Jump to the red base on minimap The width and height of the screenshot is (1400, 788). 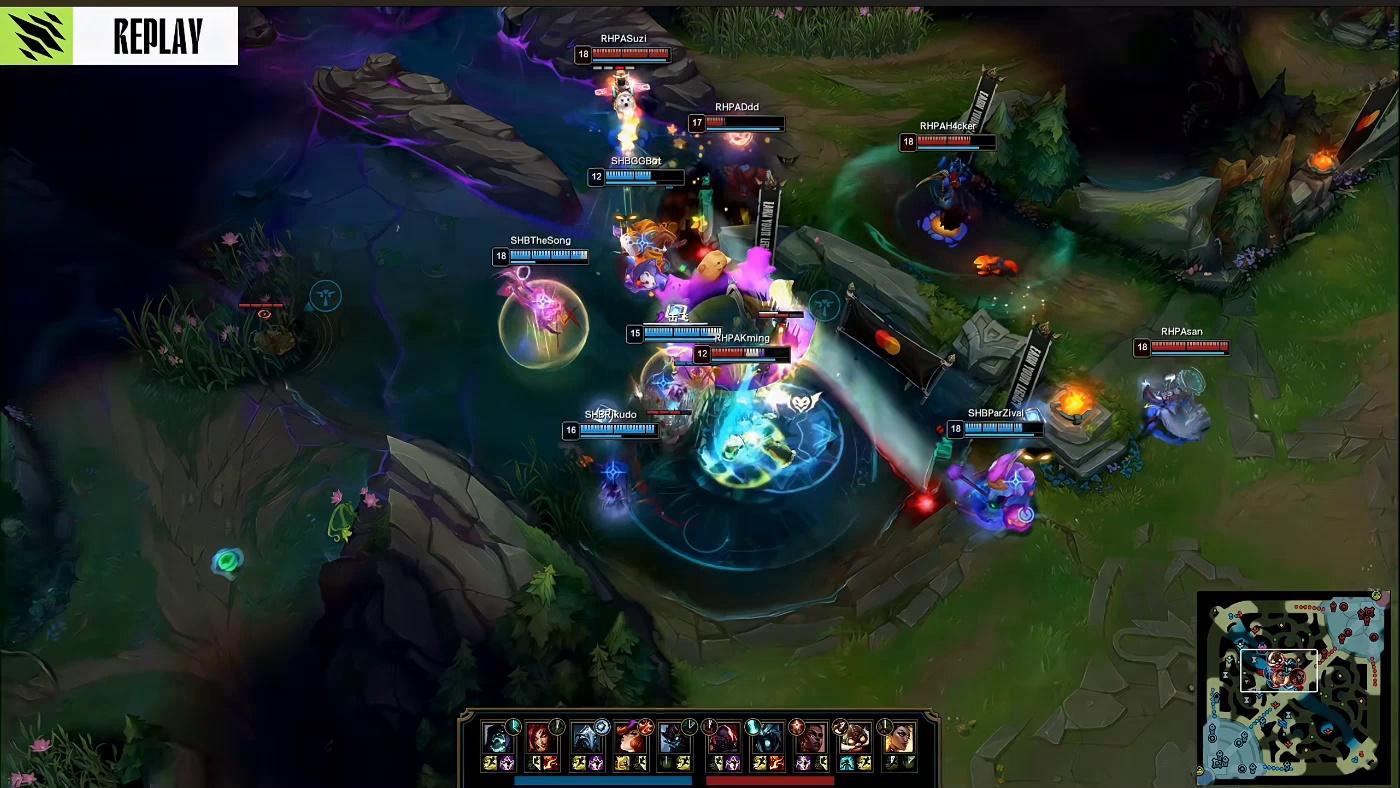1370,612
